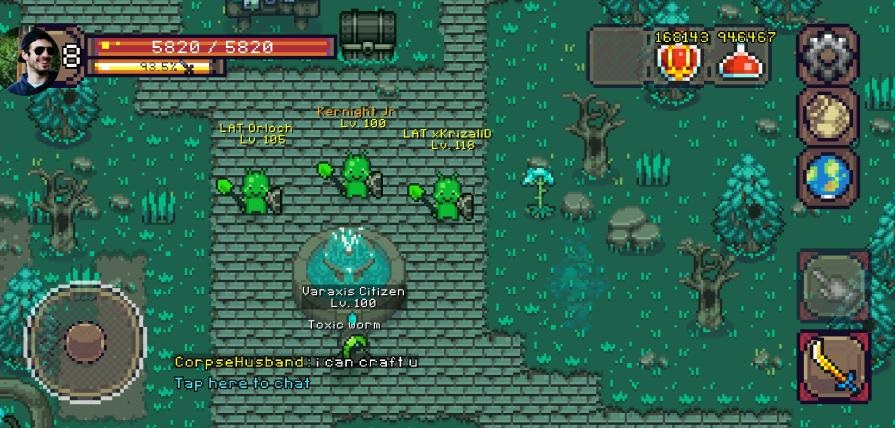Tap the virtual joystick thumb pad
Viewport: 895px width, 428px height.
[85, 341]
